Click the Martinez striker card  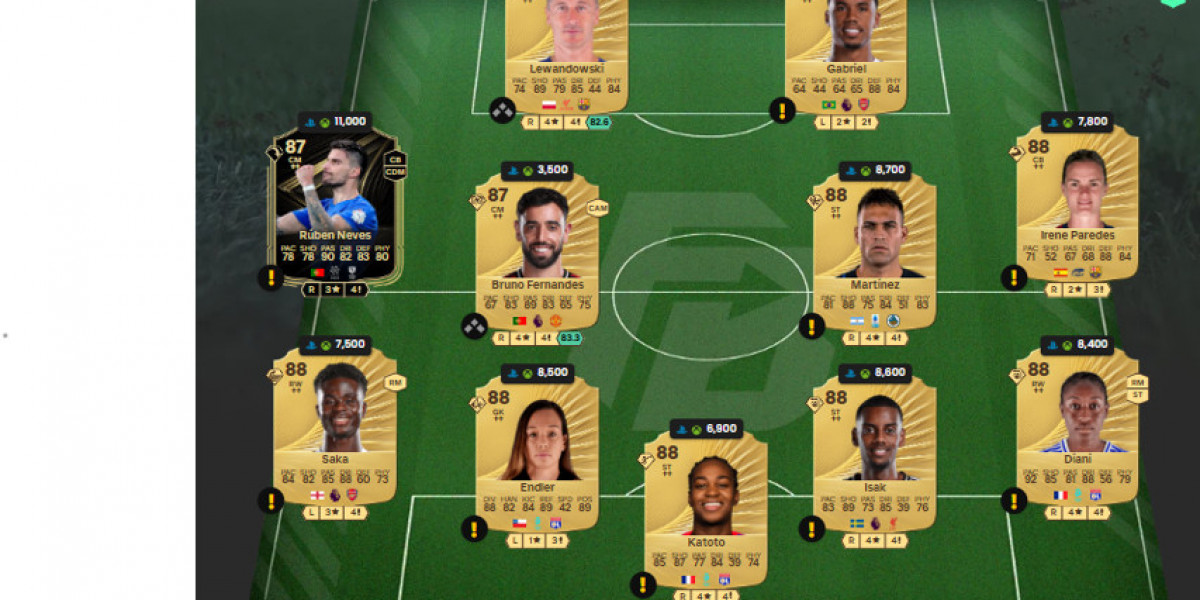[x=874, y=250]
